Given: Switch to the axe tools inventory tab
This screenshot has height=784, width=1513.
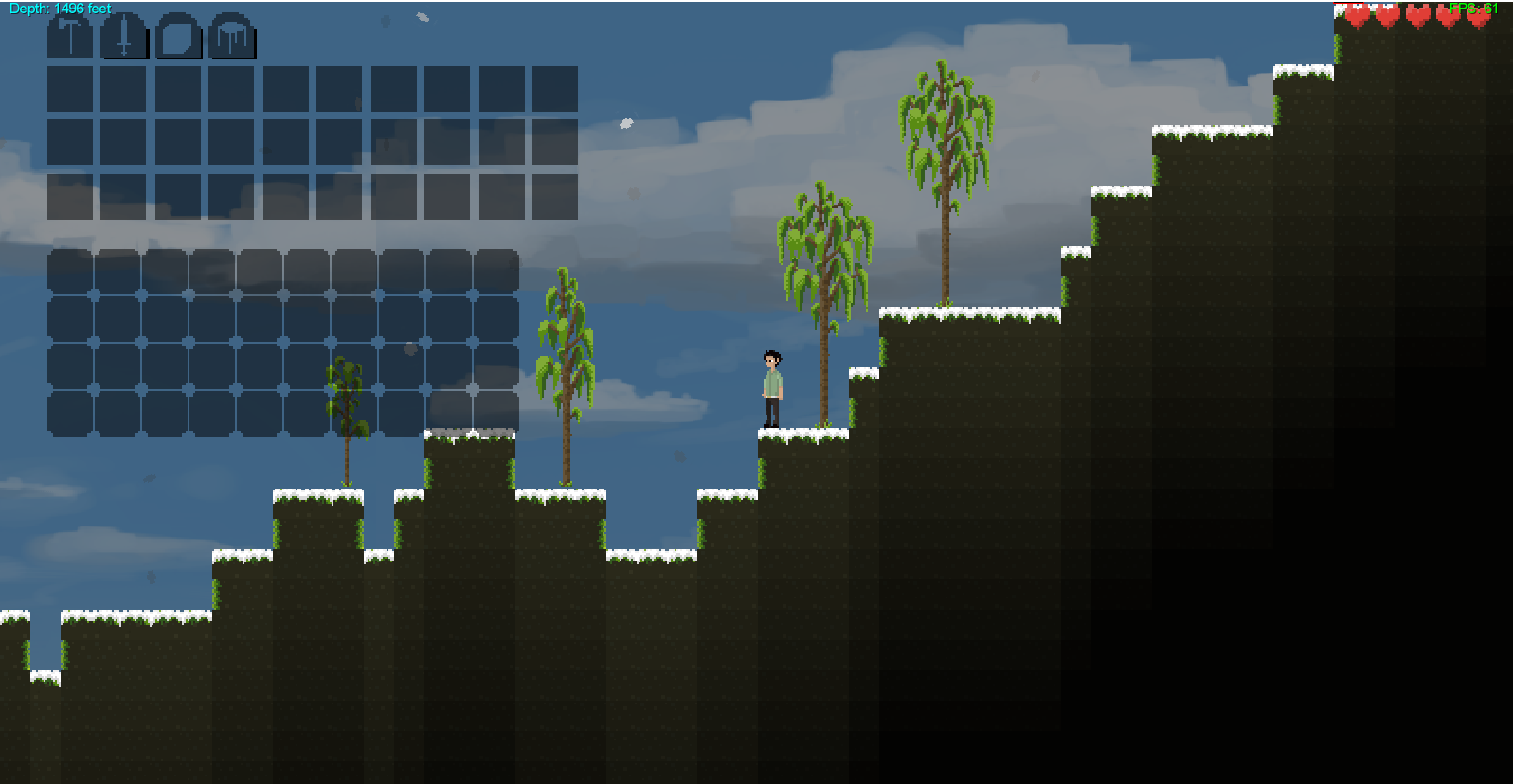Looking at the screenshot, I should point(70,38).
